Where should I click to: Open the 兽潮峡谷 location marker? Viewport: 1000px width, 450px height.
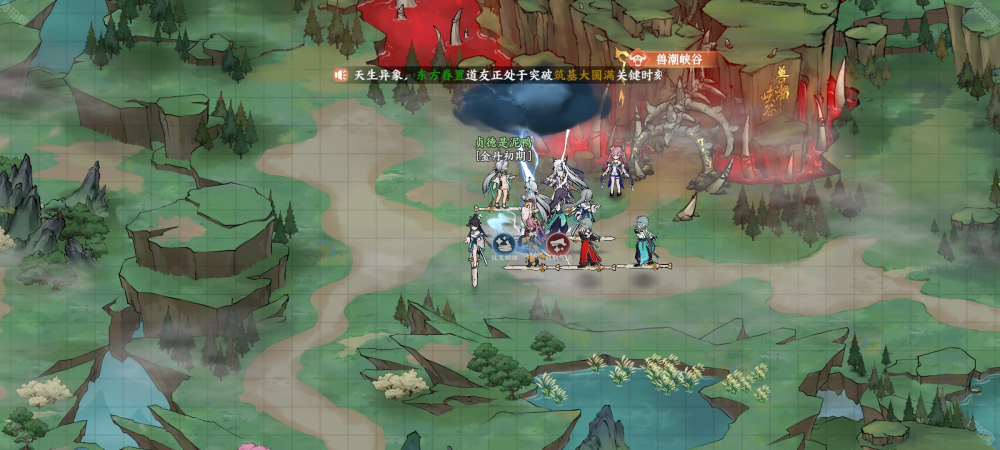pyautogui.click(x=665, y=59)
